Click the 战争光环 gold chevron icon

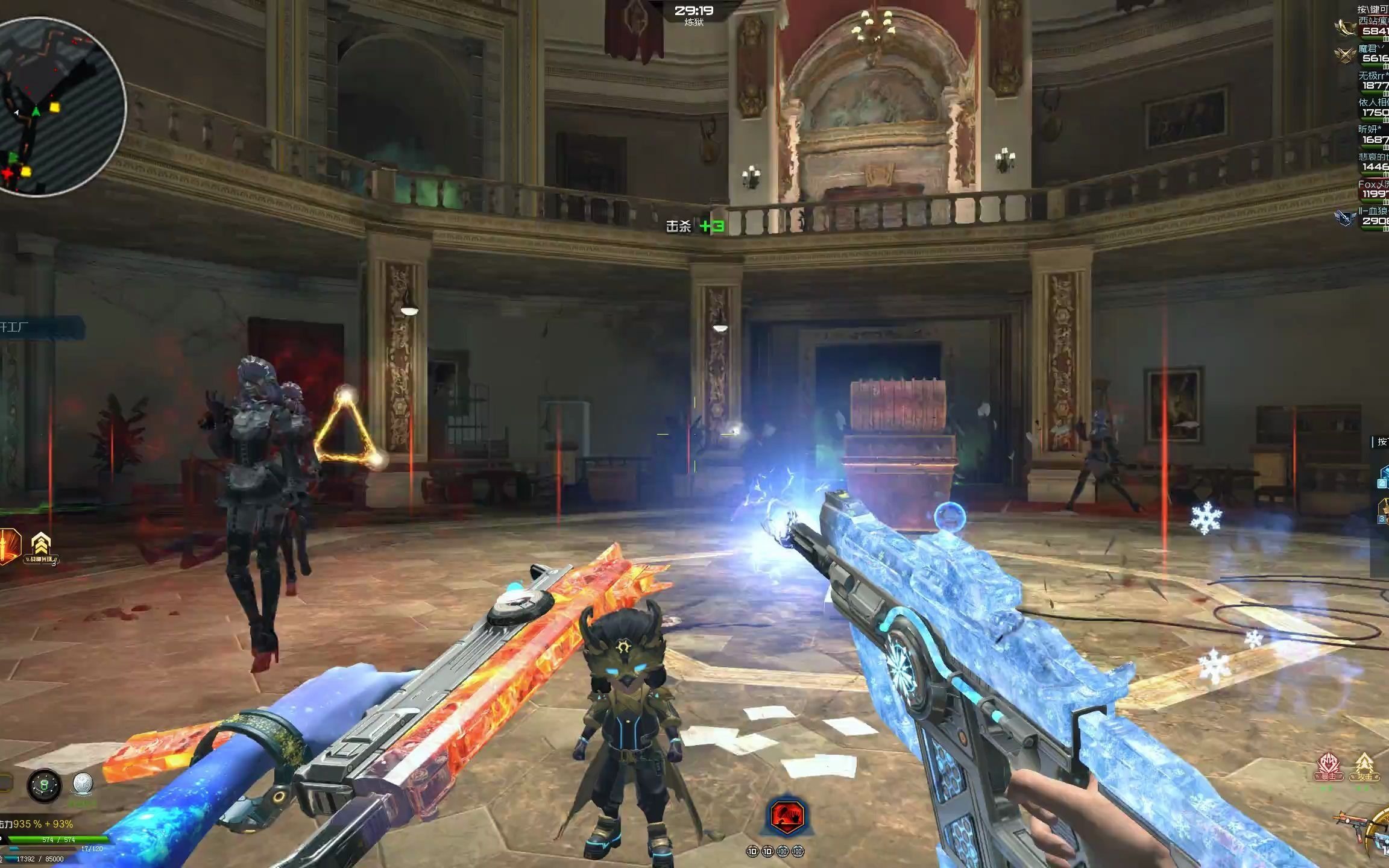click(40, 547)
